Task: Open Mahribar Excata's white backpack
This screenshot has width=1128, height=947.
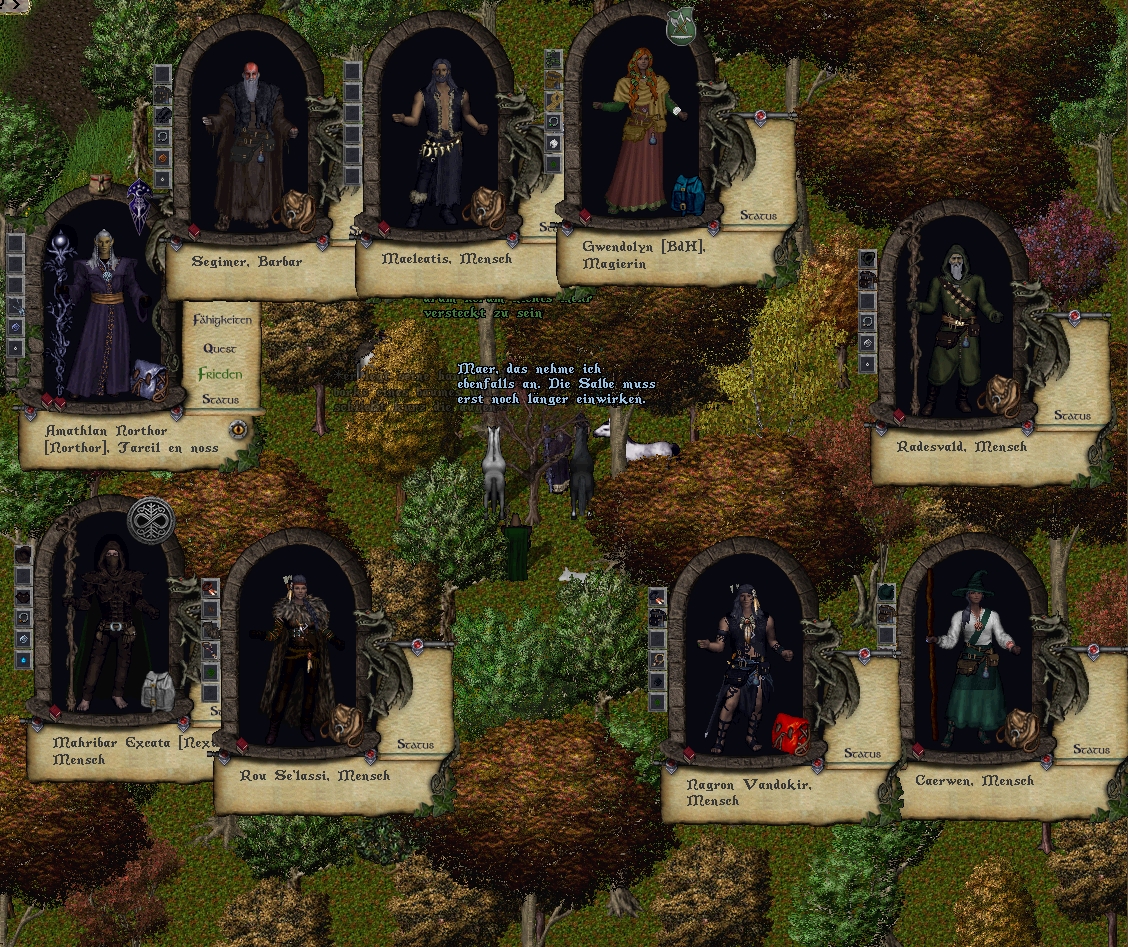Action: (158, 690)
